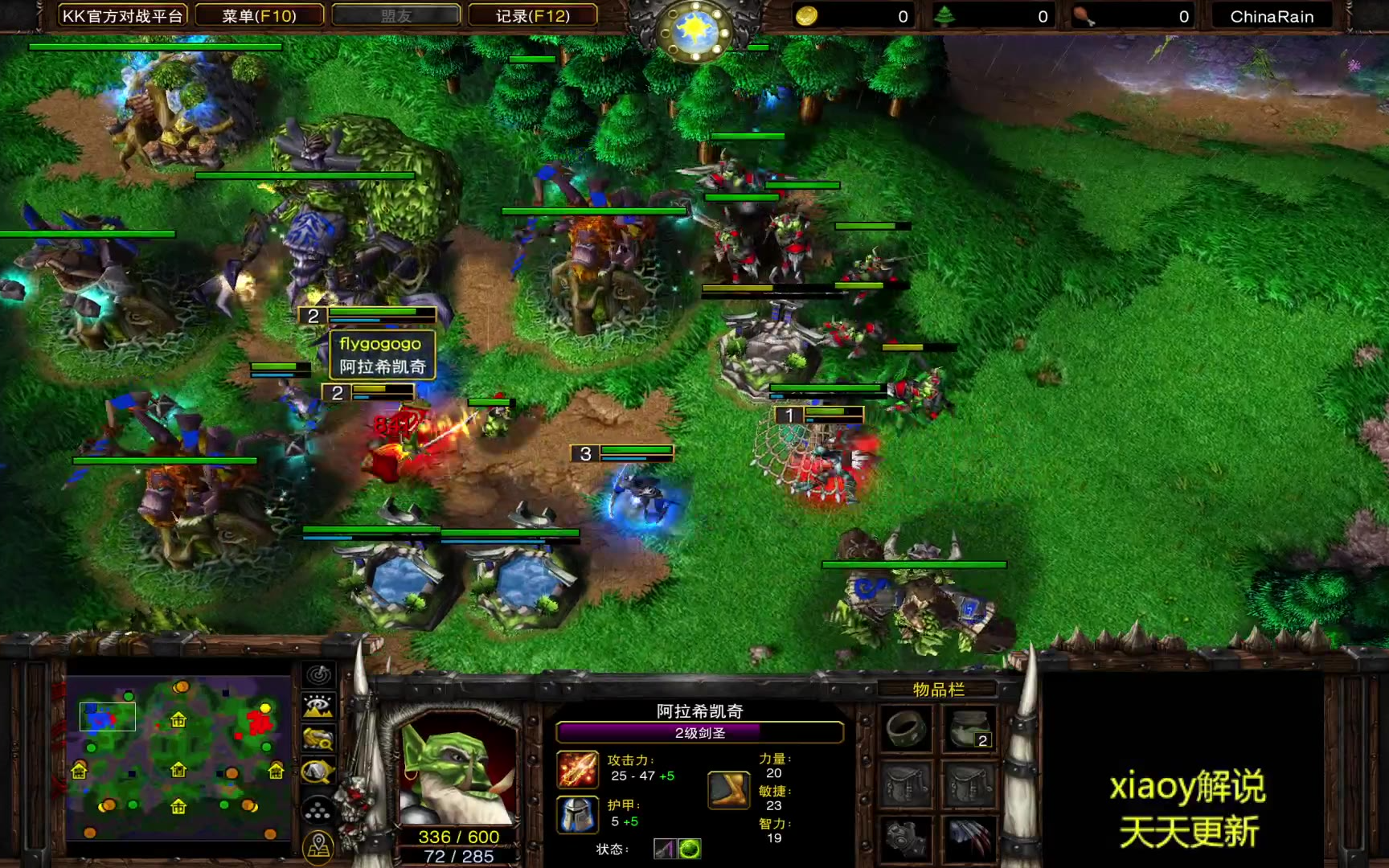Viewport: 1389px width, 868px height.
Task: Select the claws item in inventory
Action: click(970, 838)
